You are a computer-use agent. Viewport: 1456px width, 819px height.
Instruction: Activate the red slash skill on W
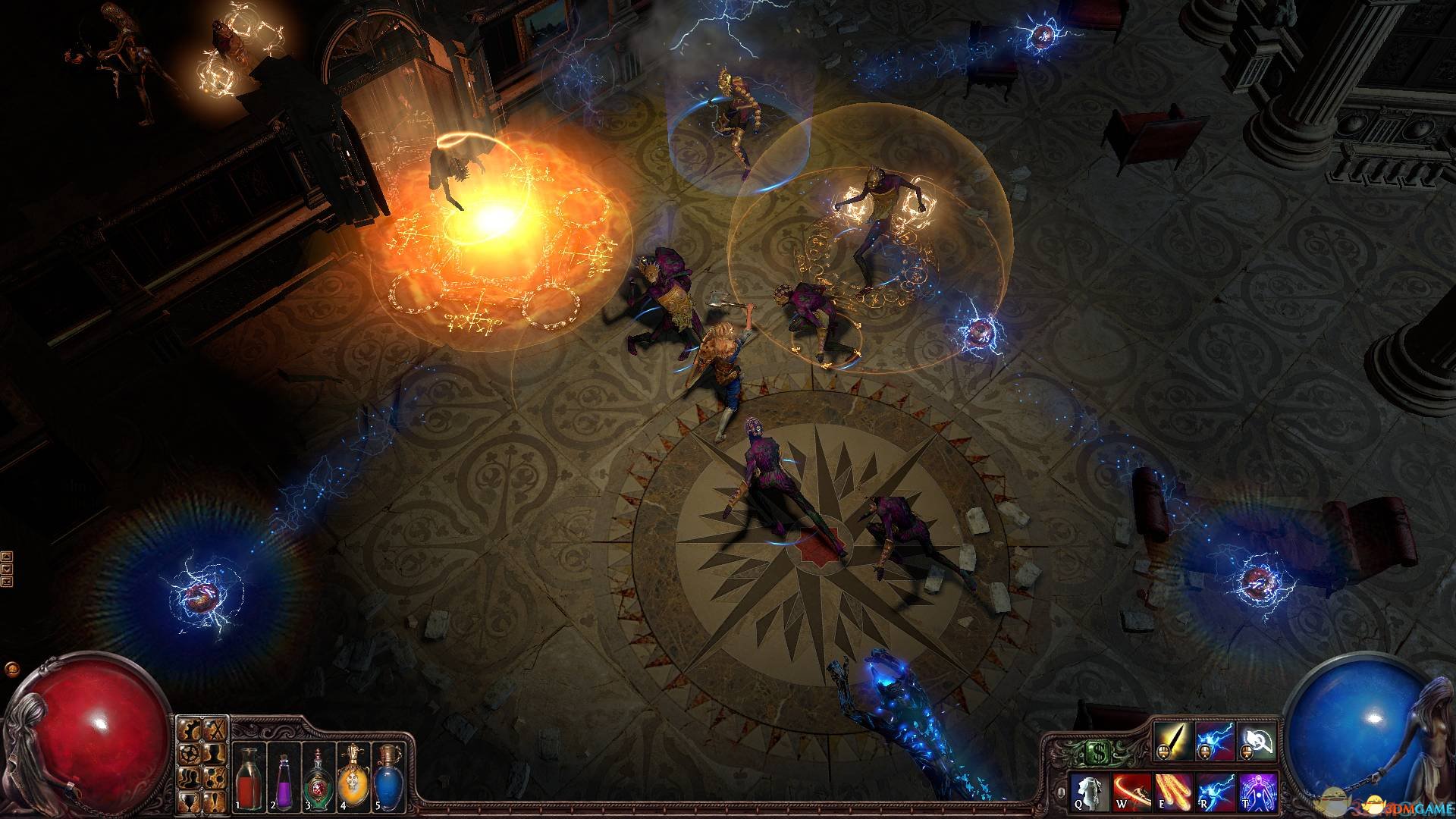(x=1132, y=793)
